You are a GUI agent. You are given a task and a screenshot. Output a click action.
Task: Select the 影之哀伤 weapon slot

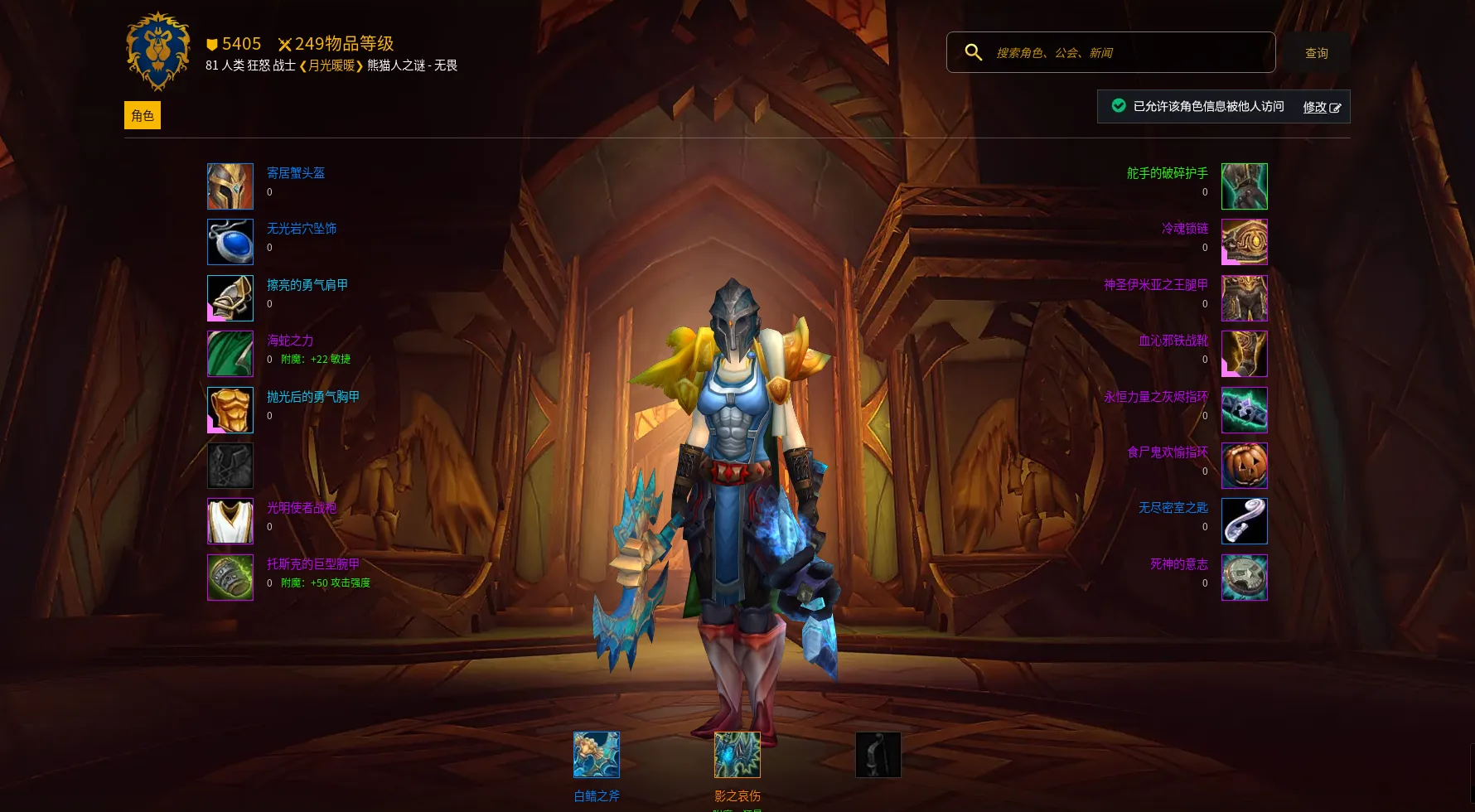(x=737, y=755)
